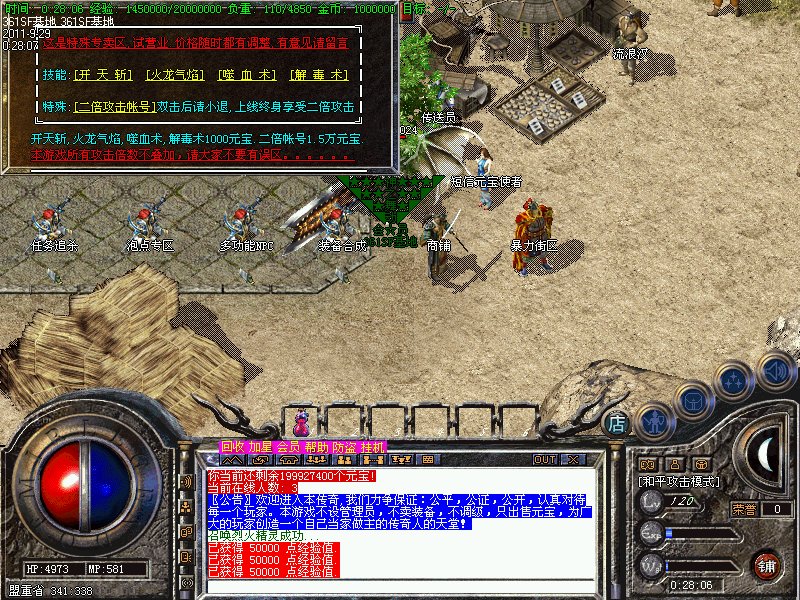Screen dimensions: 800x600
Task: Pick the 解毒术 skill link
Action: pyautogui.click(x=318, y=75)
